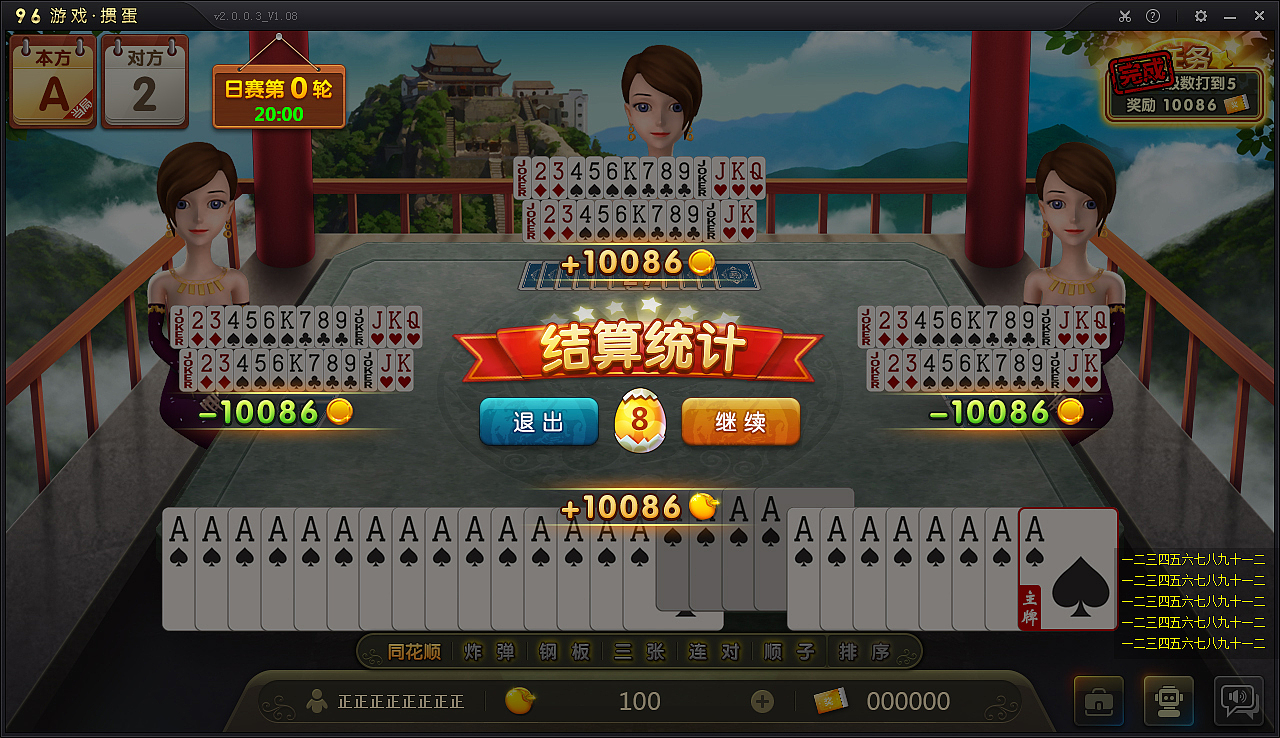Click the gold coin icon near balance 100
This screenshot has width=1280, height=738.
click(x=519, y=701)
